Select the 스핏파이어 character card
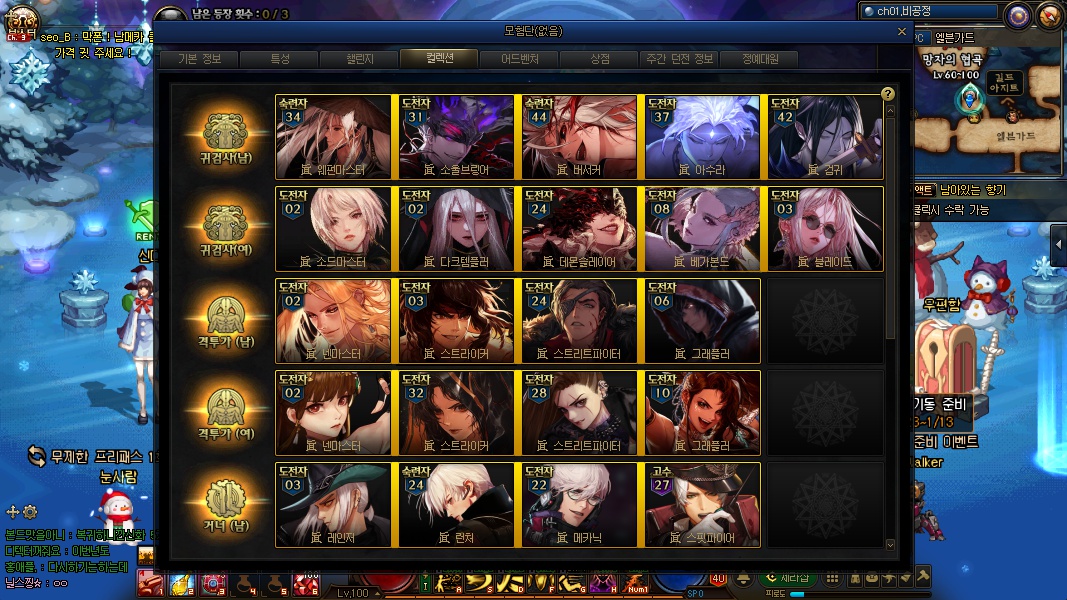 pos(703,504)
